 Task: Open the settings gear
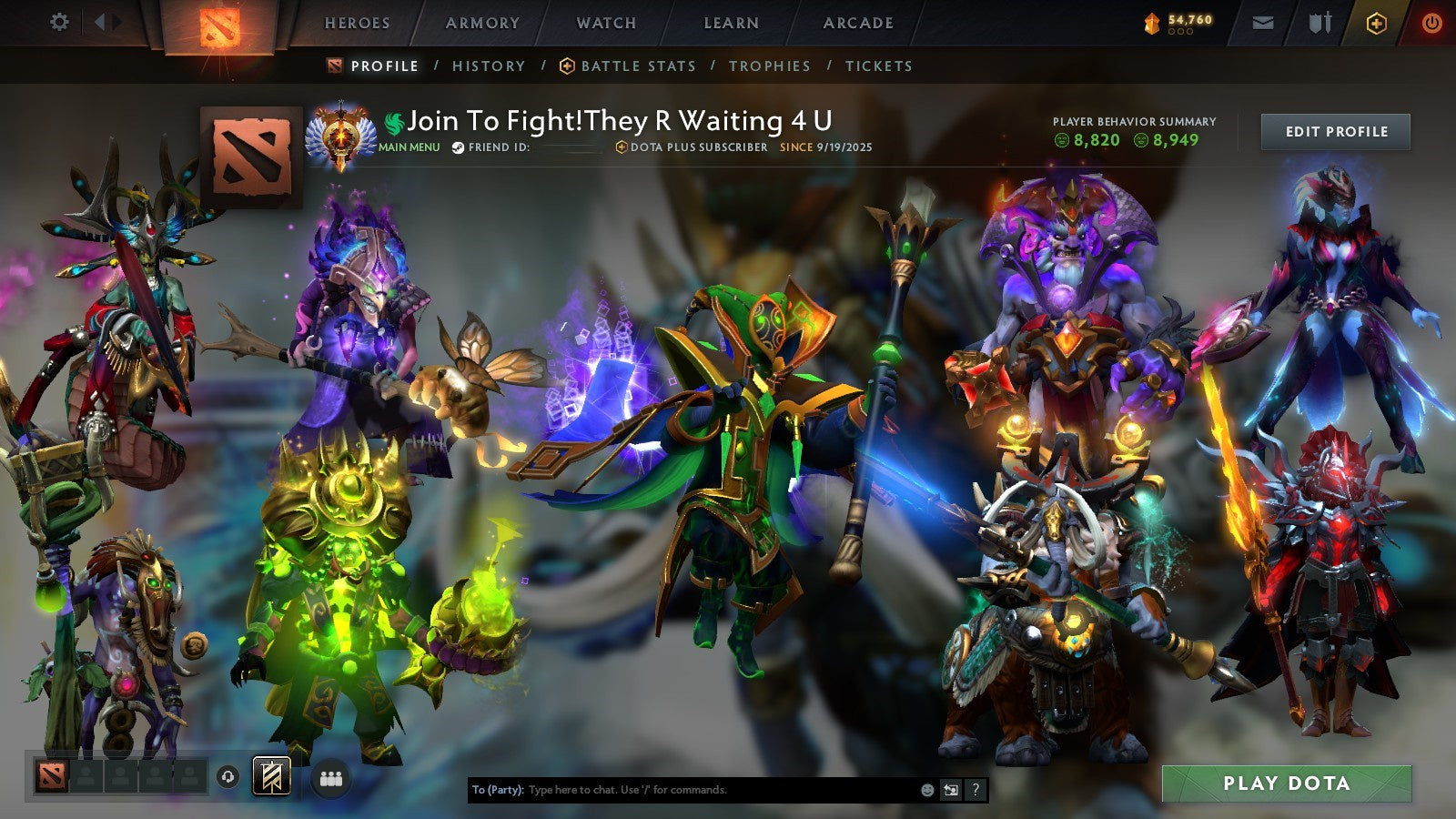click(x=60, y=23)
